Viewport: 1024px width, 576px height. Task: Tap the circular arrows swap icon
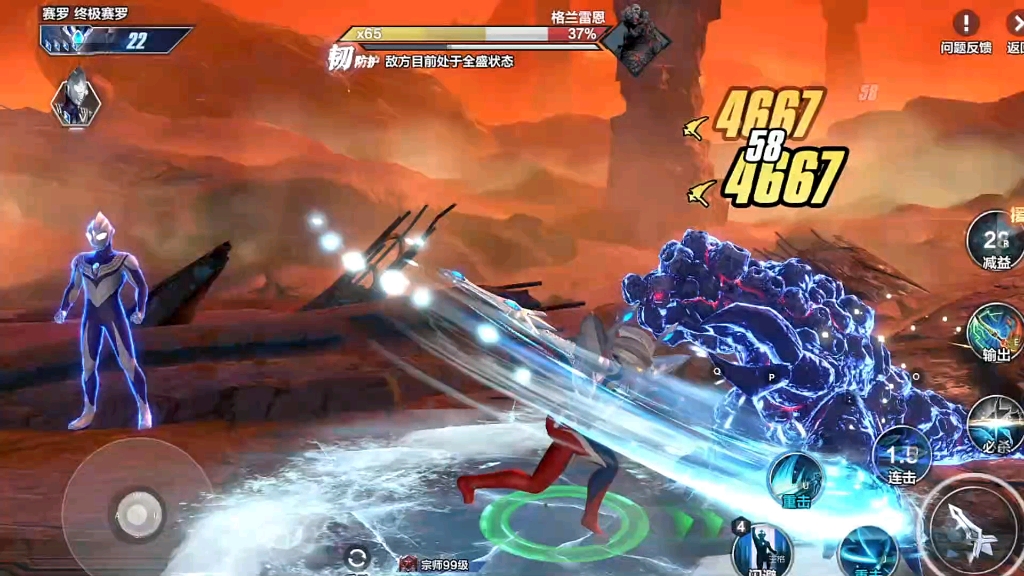tap(357, 558)
